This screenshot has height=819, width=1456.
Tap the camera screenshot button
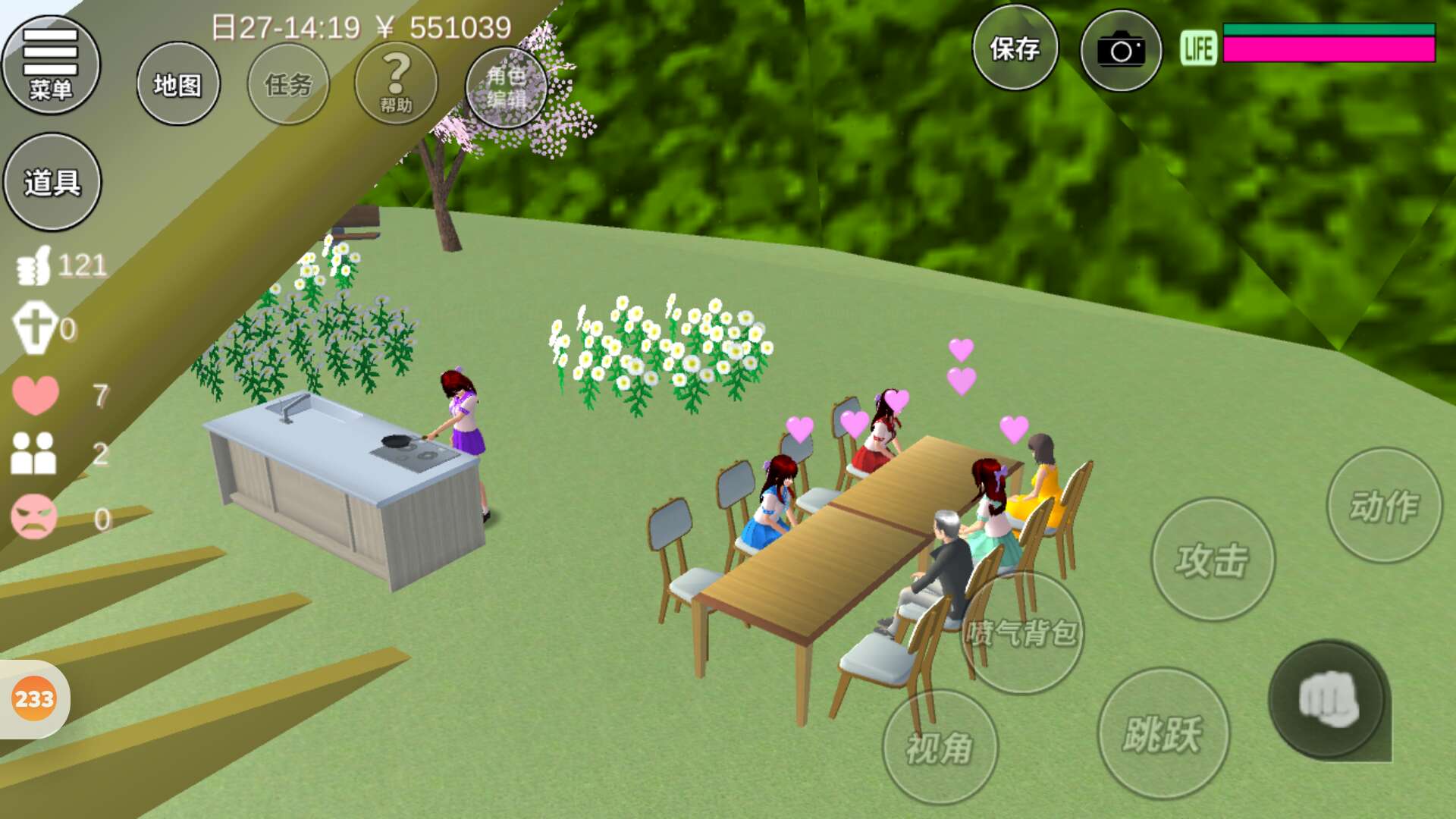1121,51
